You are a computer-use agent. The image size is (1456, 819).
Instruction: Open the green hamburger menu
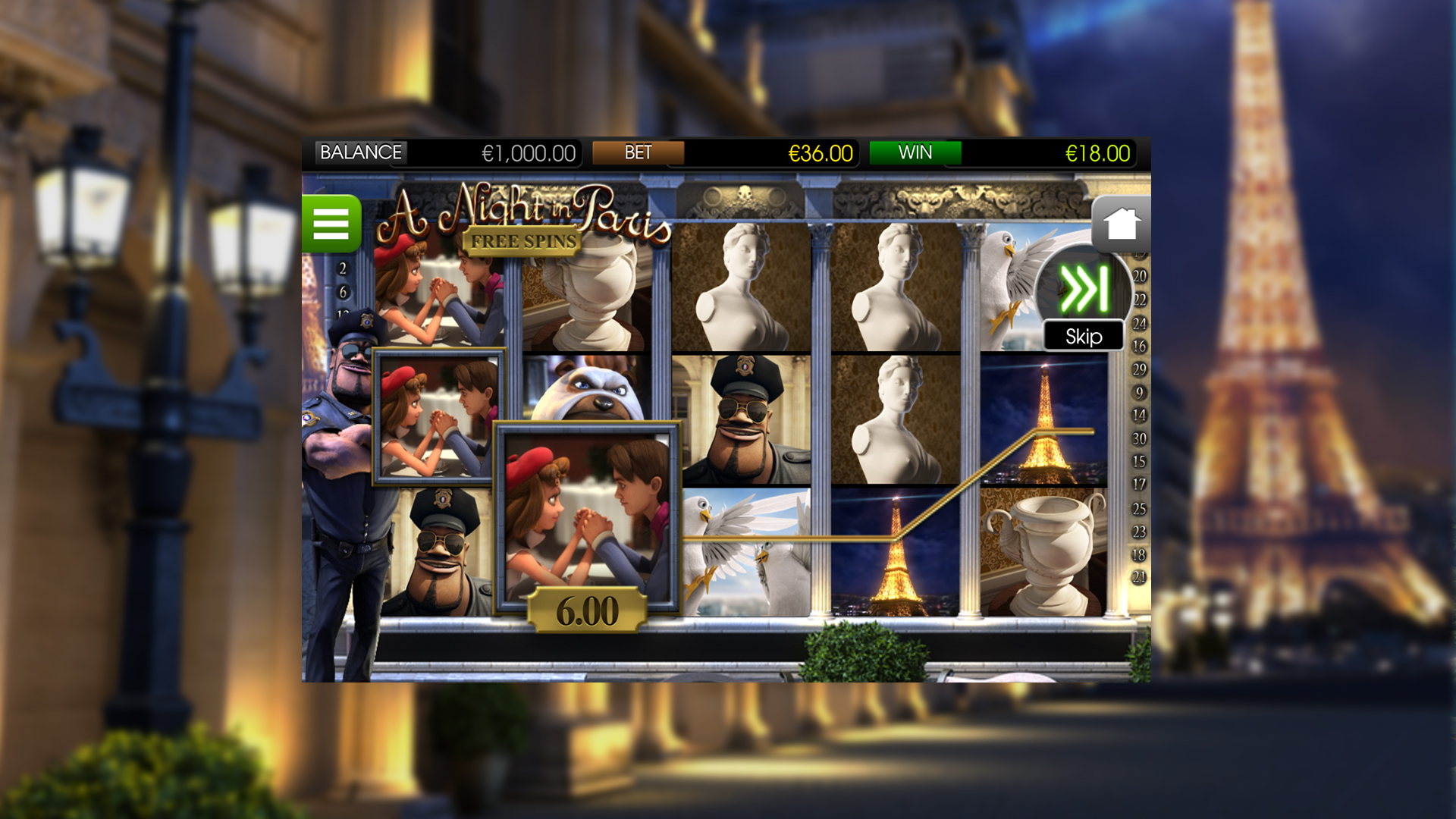[x=331, y=224]
